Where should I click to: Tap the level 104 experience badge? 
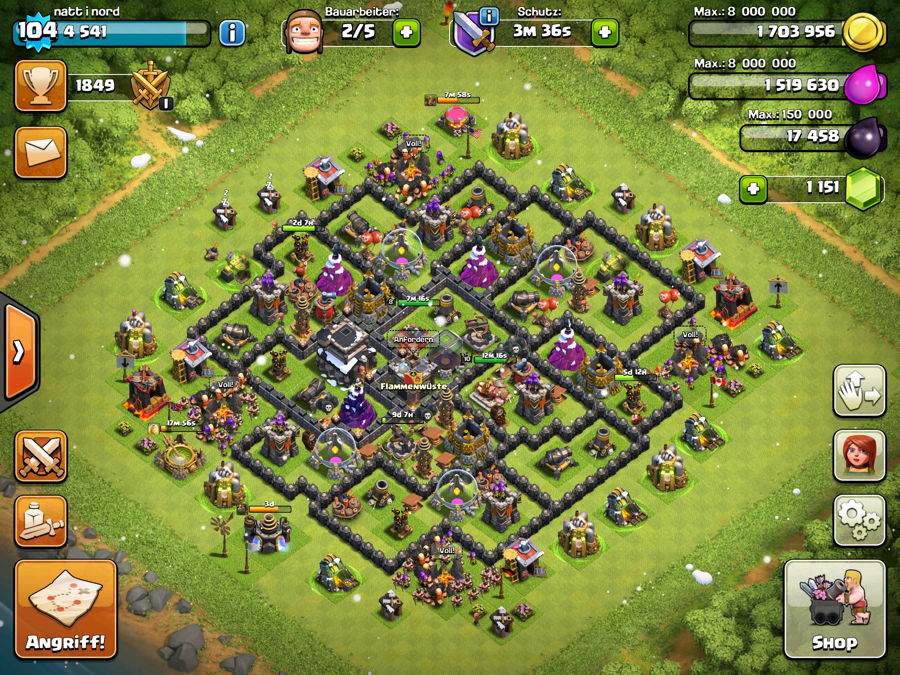(x=36, y=30)
